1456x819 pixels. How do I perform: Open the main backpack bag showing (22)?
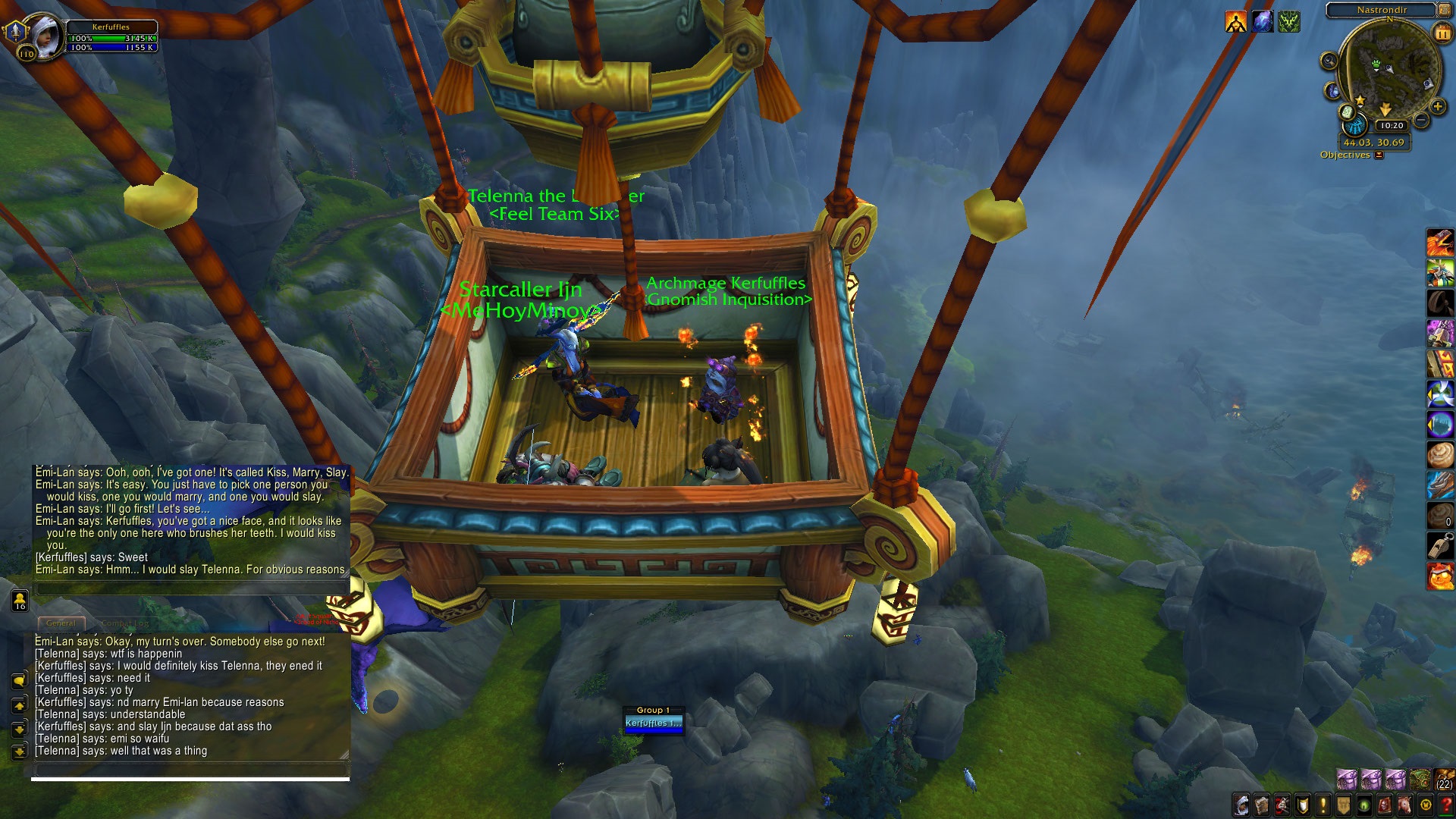coord(1445,779)
